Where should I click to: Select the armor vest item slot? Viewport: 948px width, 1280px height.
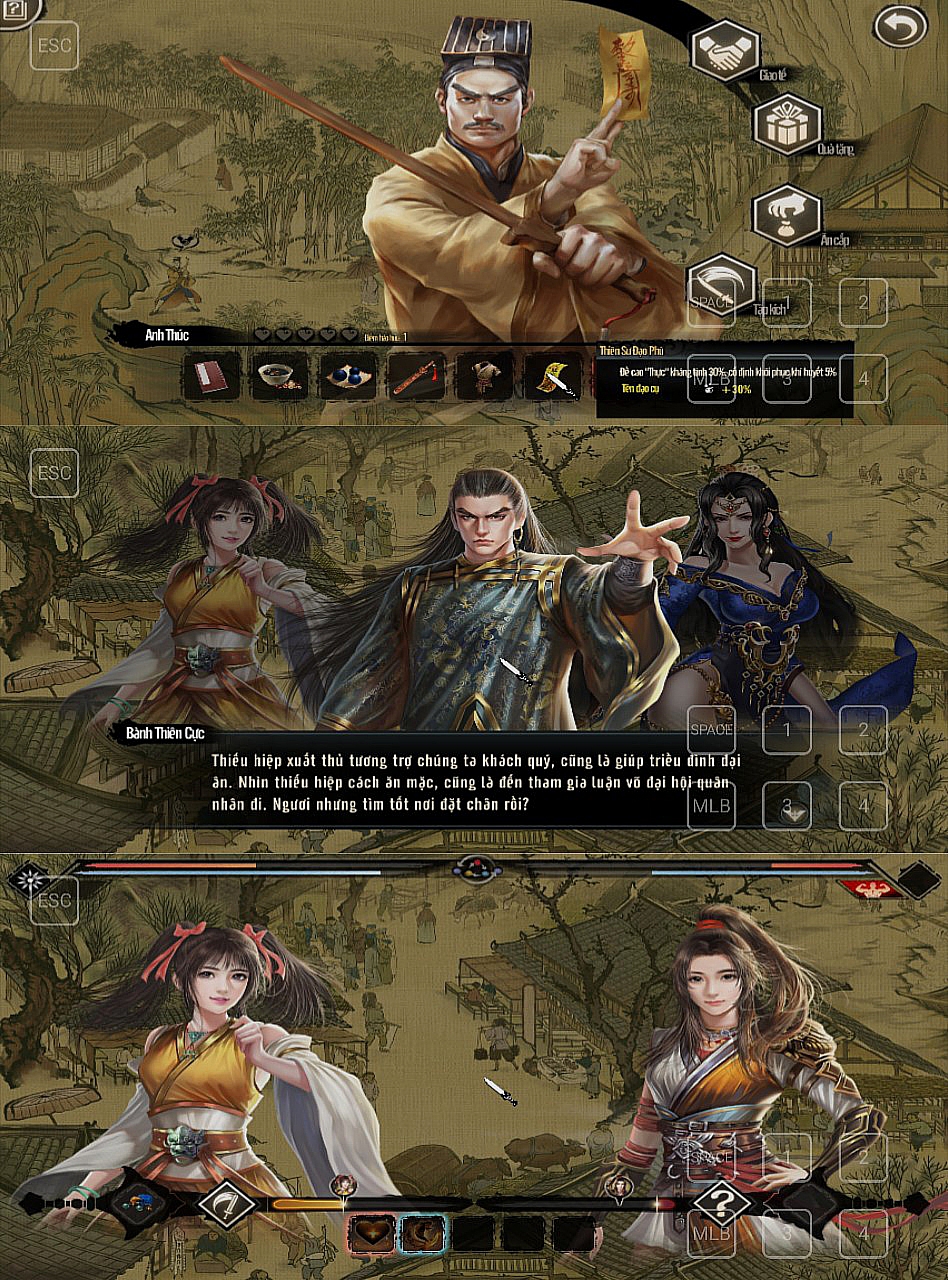(485, 377)
